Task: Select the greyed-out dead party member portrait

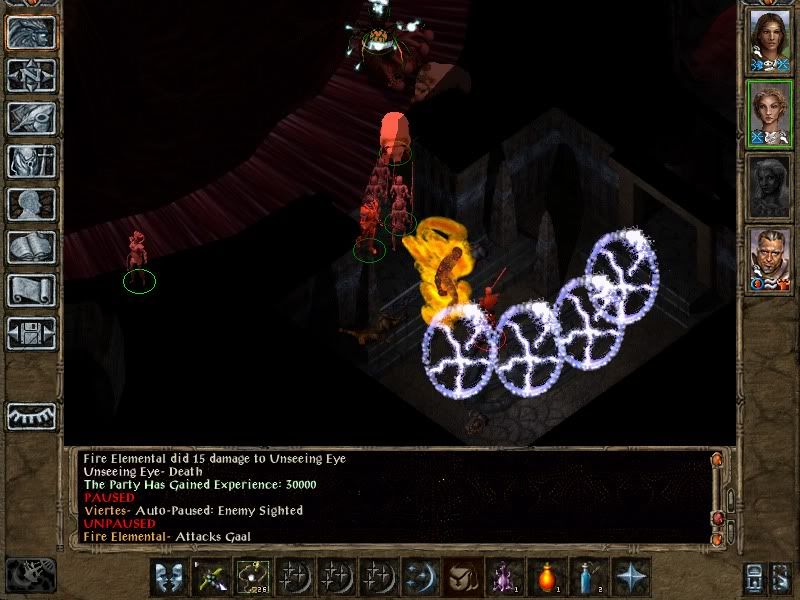Action: point(769,187)
